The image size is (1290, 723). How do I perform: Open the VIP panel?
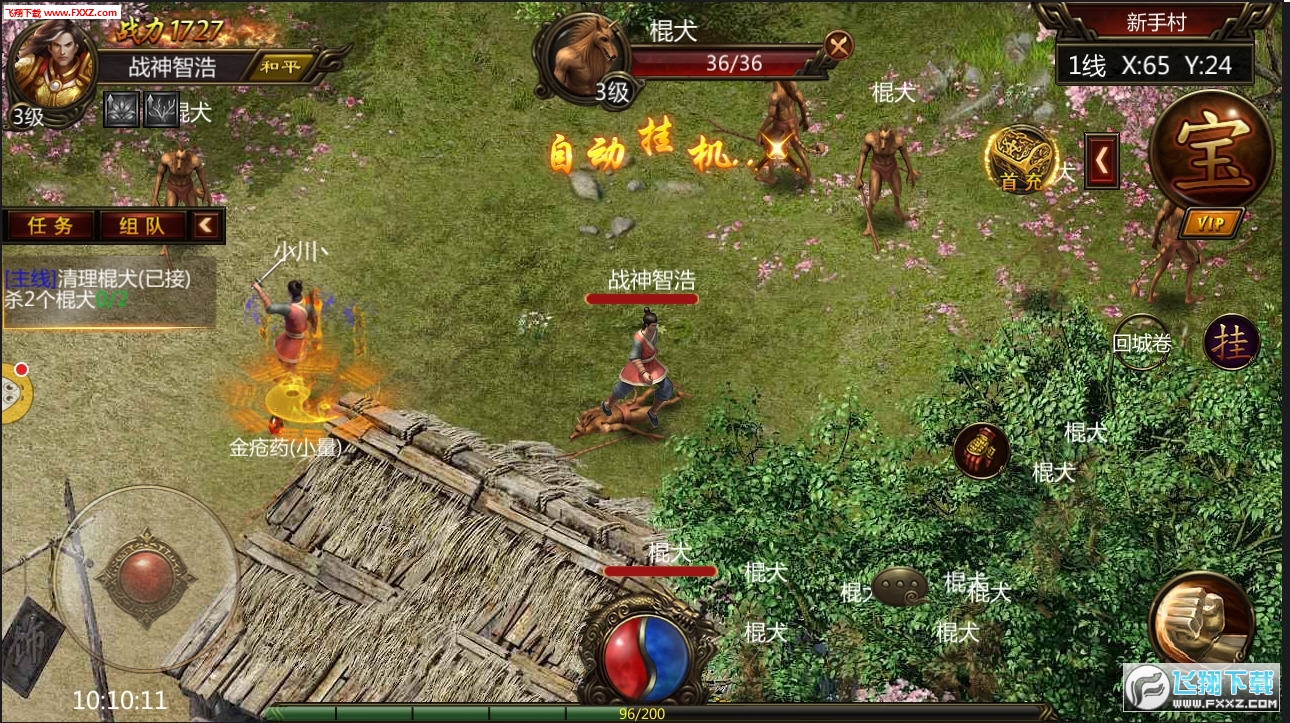[x=1211, y=222]
